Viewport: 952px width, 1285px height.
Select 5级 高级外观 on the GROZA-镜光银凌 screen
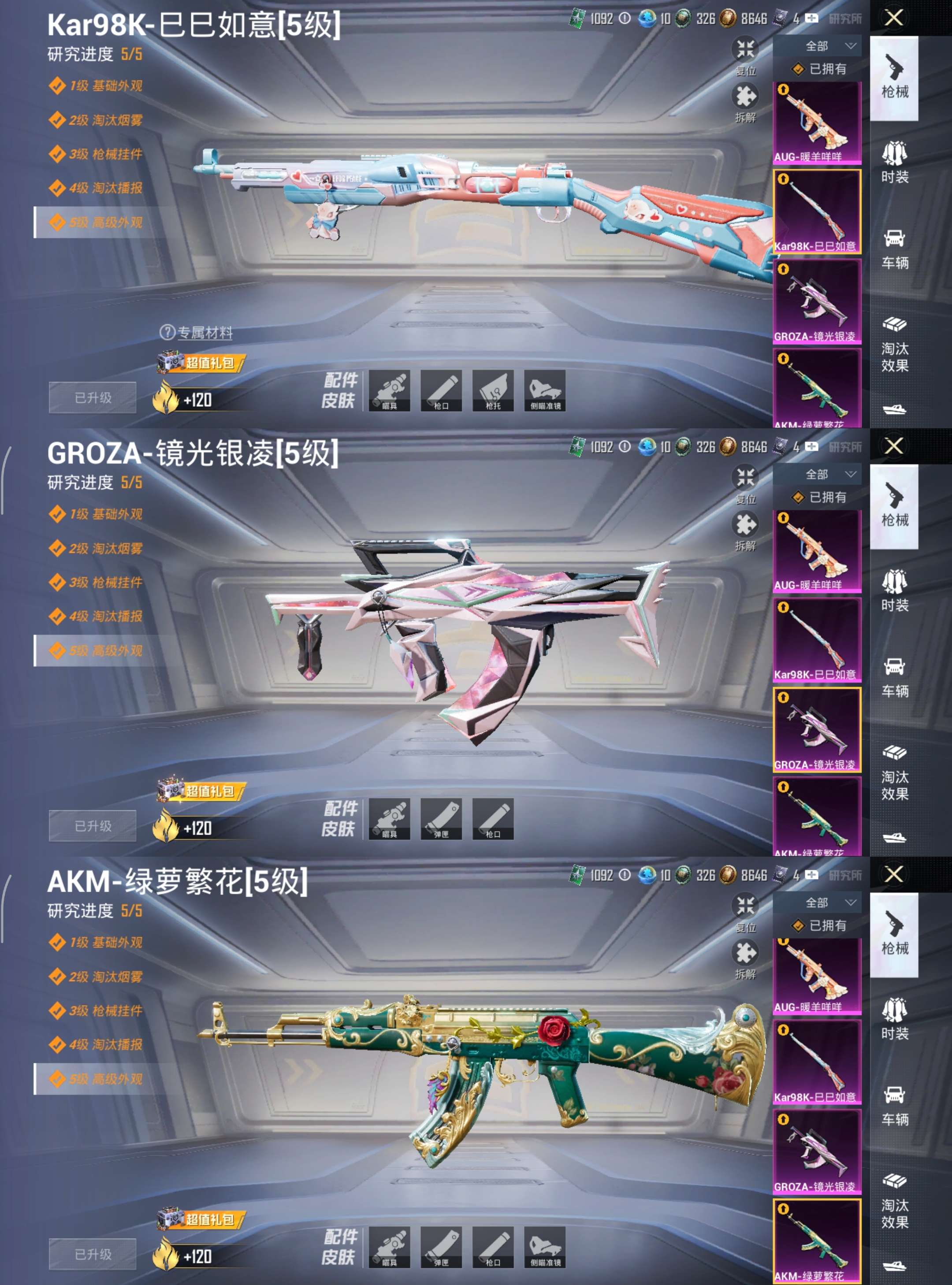(x=105, y=650)
